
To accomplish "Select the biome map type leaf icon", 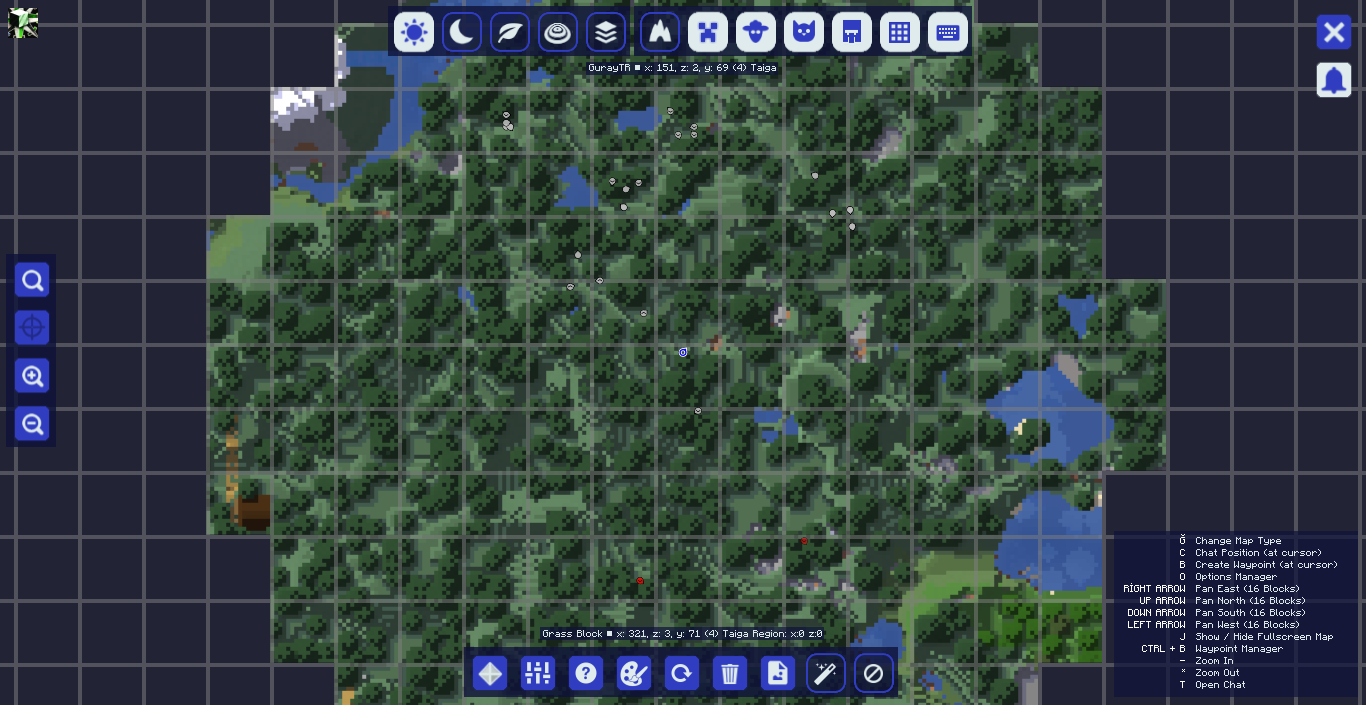I will click(x=509, y=32).
